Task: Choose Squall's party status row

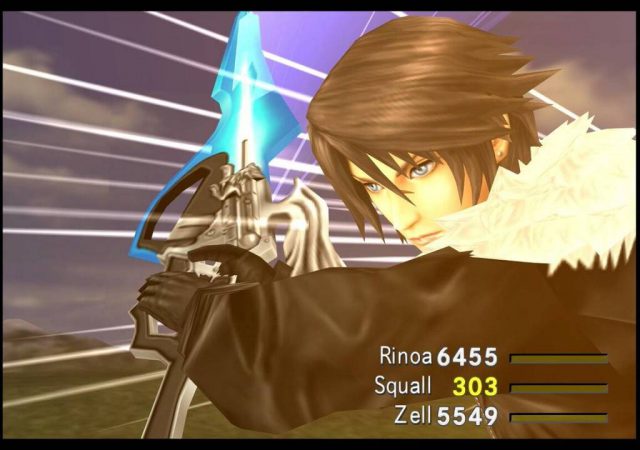Action: coord(405,386)
